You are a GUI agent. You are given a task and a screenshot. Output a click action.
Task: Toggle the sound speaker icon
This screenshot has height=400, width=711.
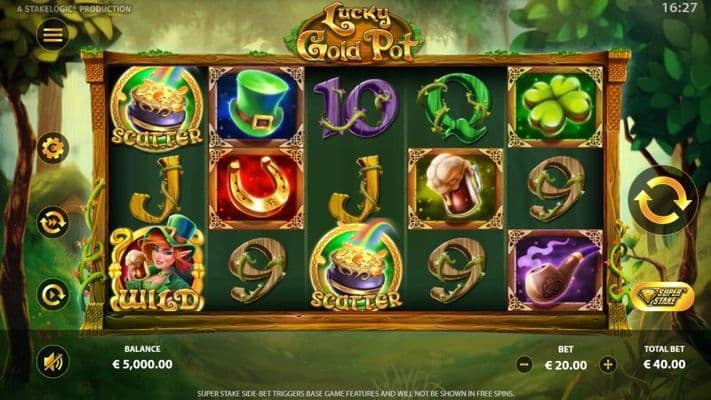[53, 360]
